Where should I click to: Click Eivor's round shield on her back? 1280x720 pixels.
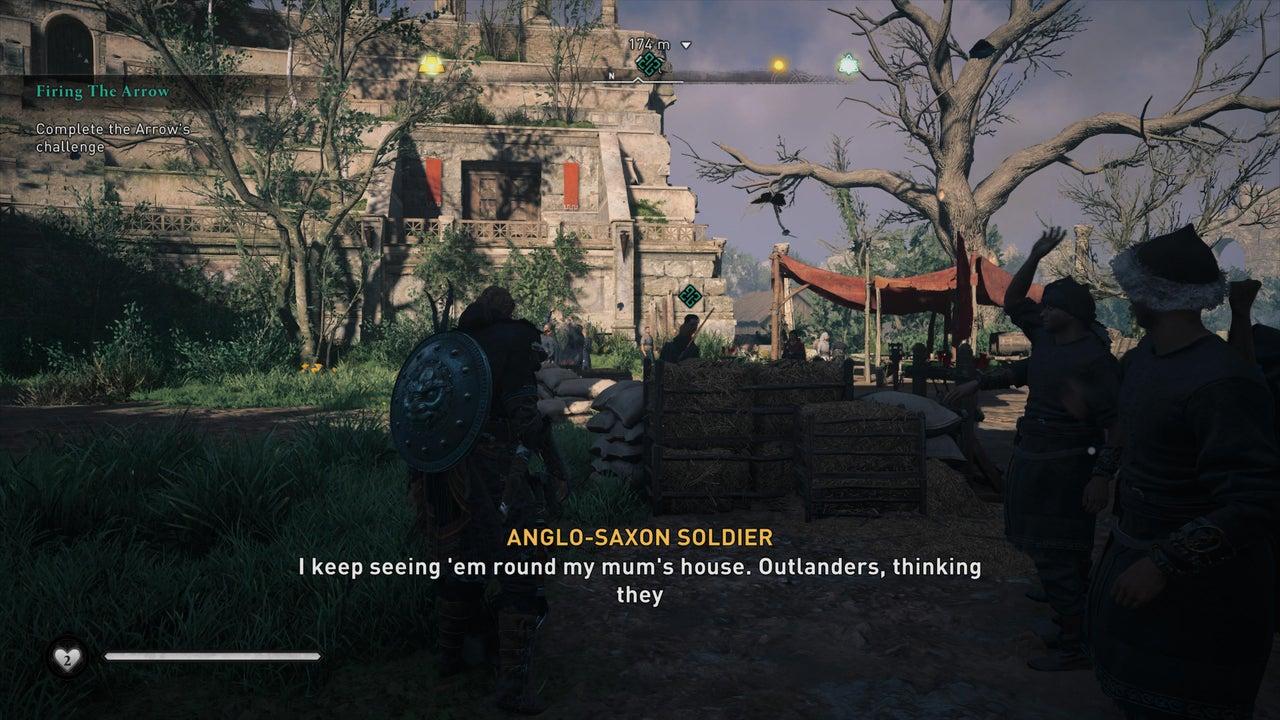pyautogui.click(x=444, y=405)
